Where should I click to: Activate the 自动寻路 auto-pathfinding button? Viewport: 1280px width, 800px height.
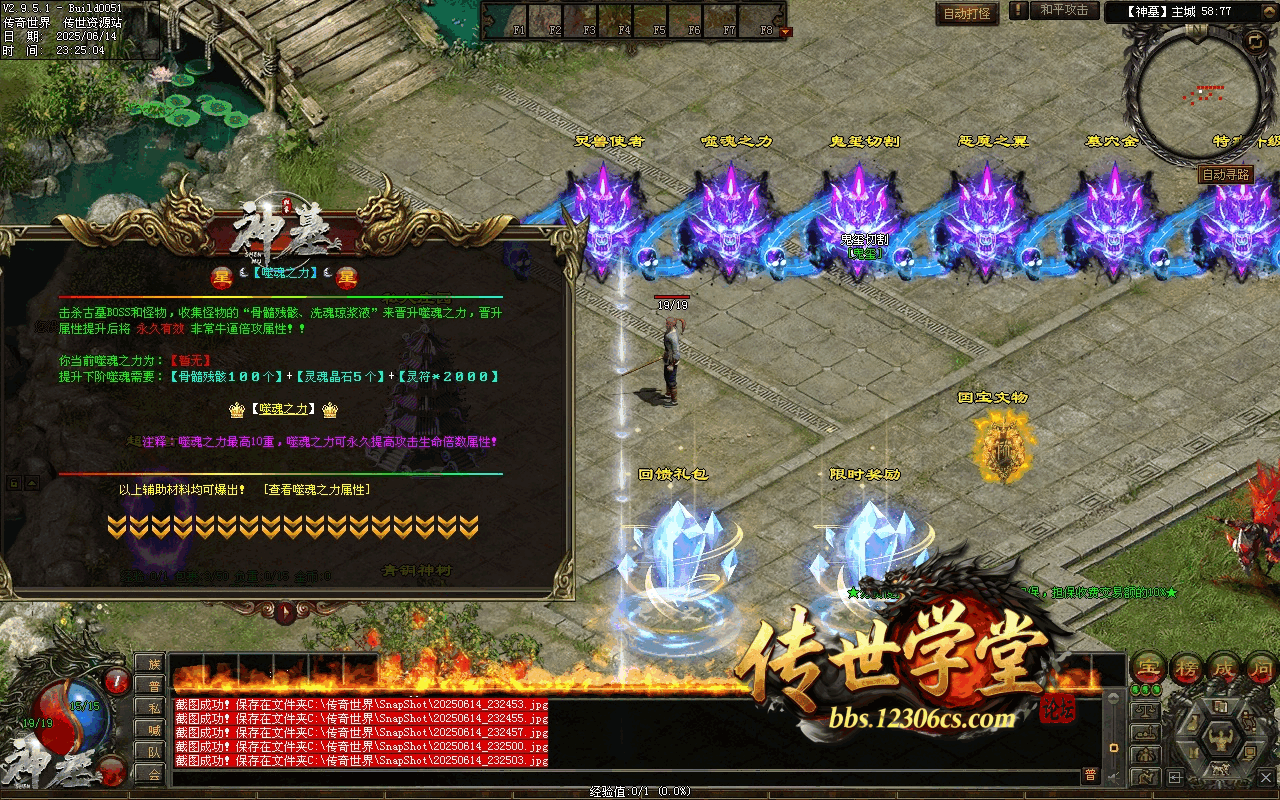(1225, 174)
